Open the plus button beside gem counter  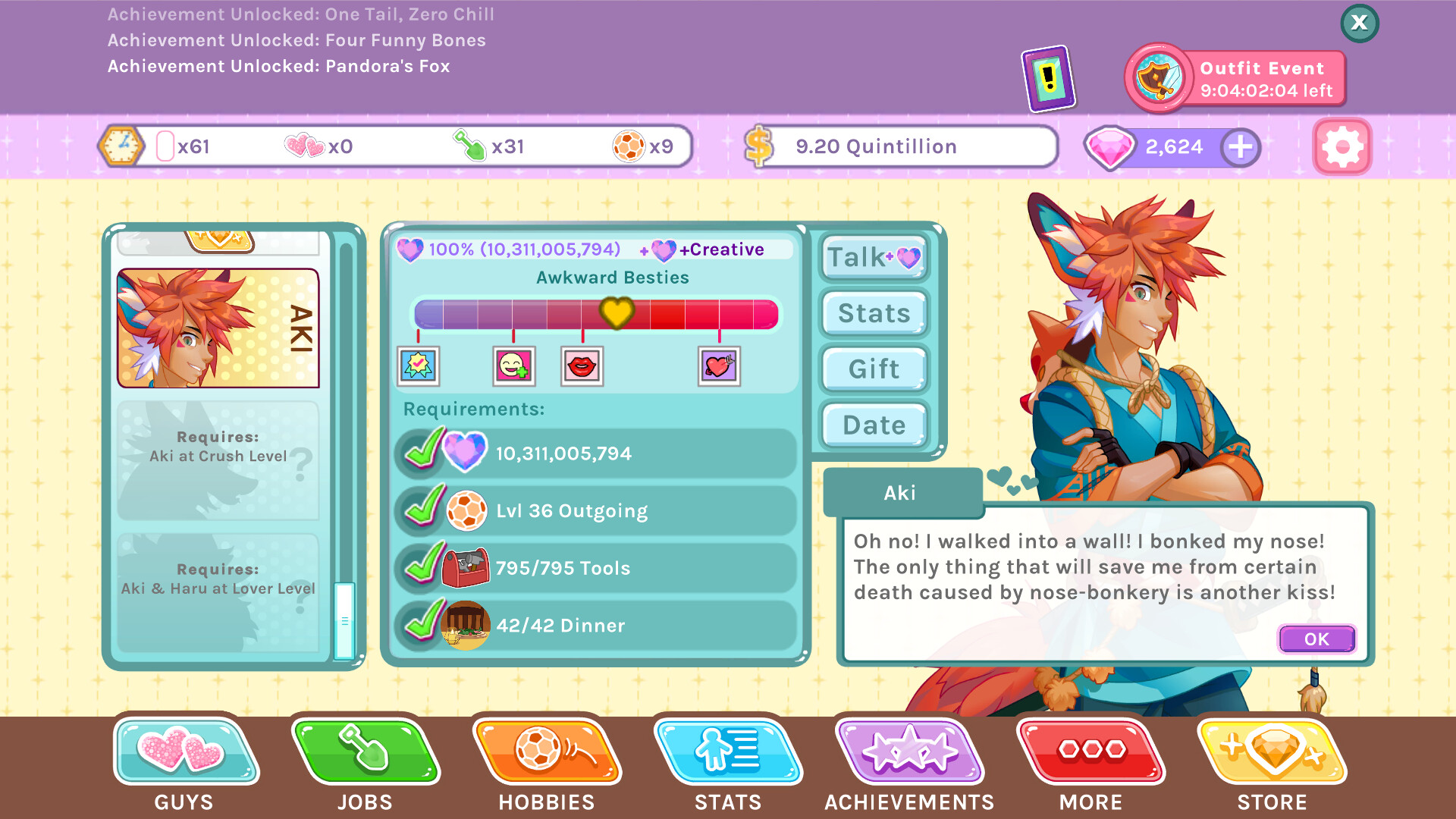coord(1240,146)
